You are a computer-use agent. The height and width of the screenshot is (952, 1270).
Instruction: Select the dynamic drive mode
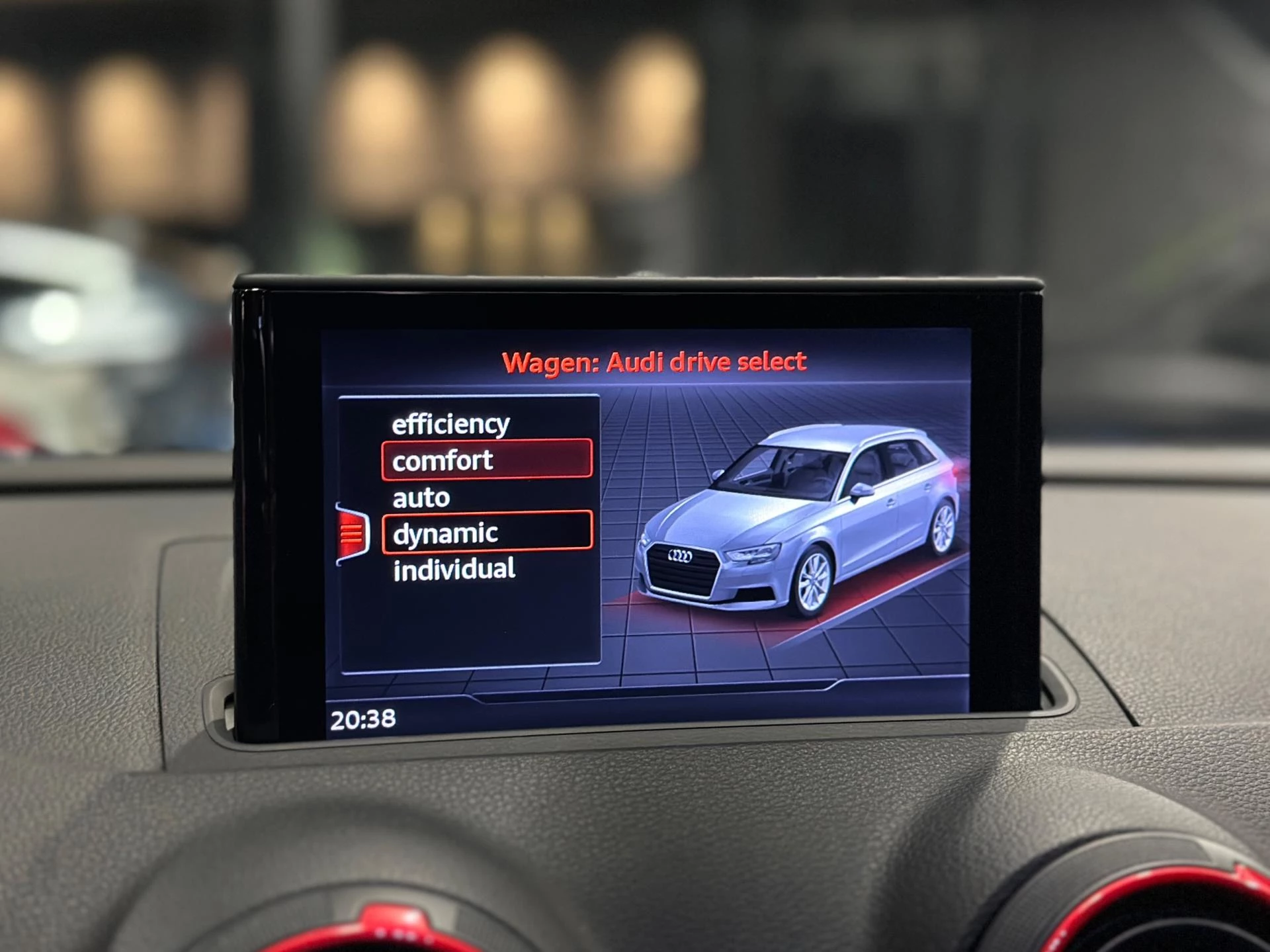coord(445,531)
